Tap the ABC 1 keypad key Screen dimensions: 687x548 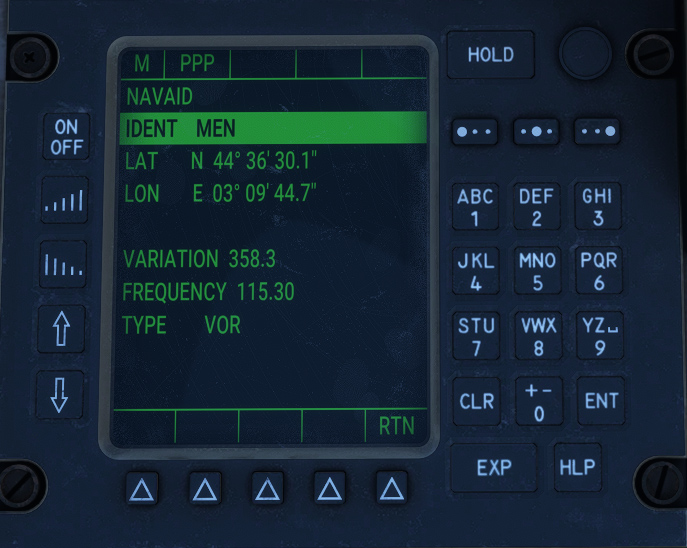coord(475,207)
